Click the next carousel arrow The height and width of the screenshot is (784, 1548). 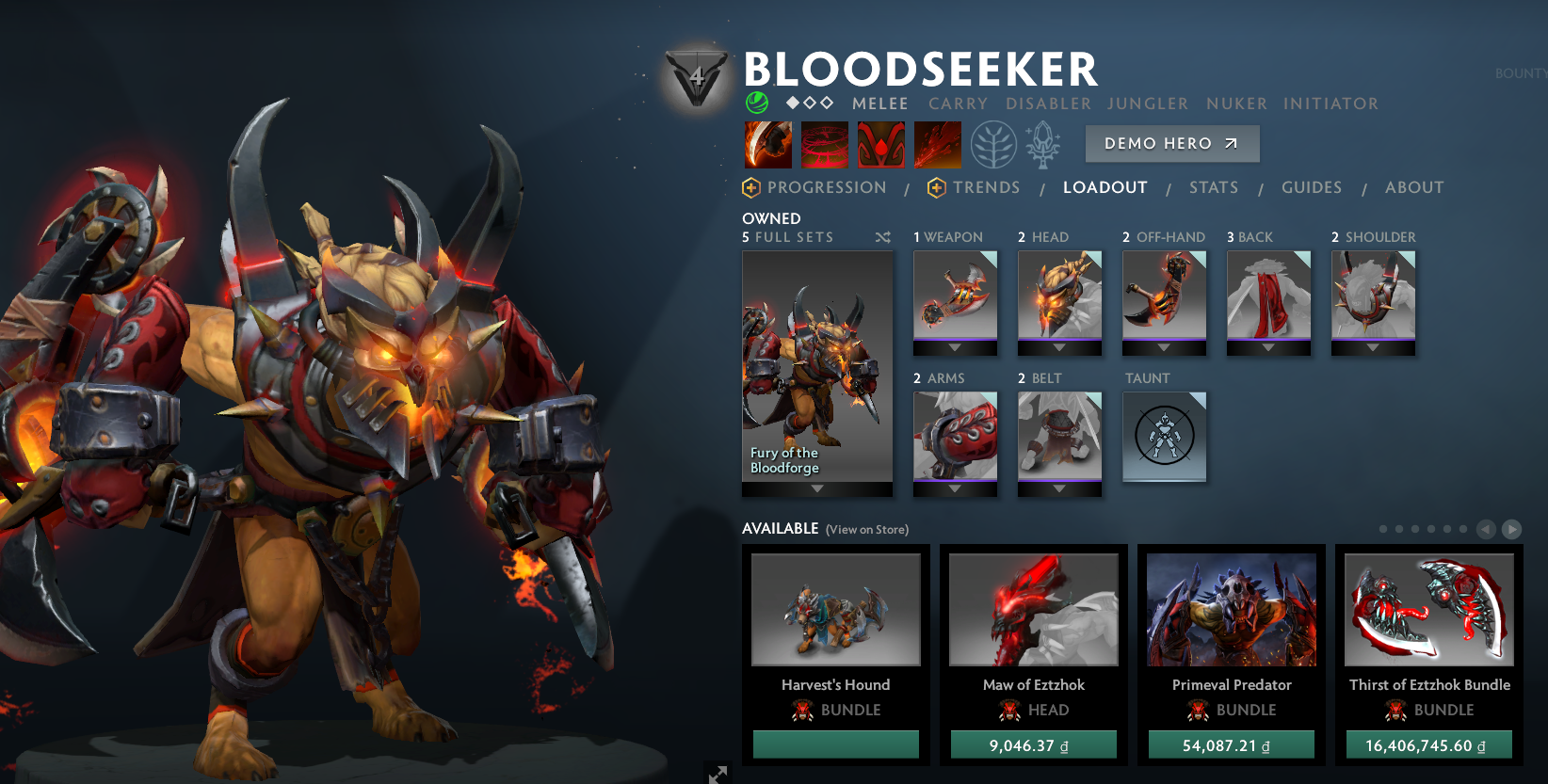point(1510,529)
